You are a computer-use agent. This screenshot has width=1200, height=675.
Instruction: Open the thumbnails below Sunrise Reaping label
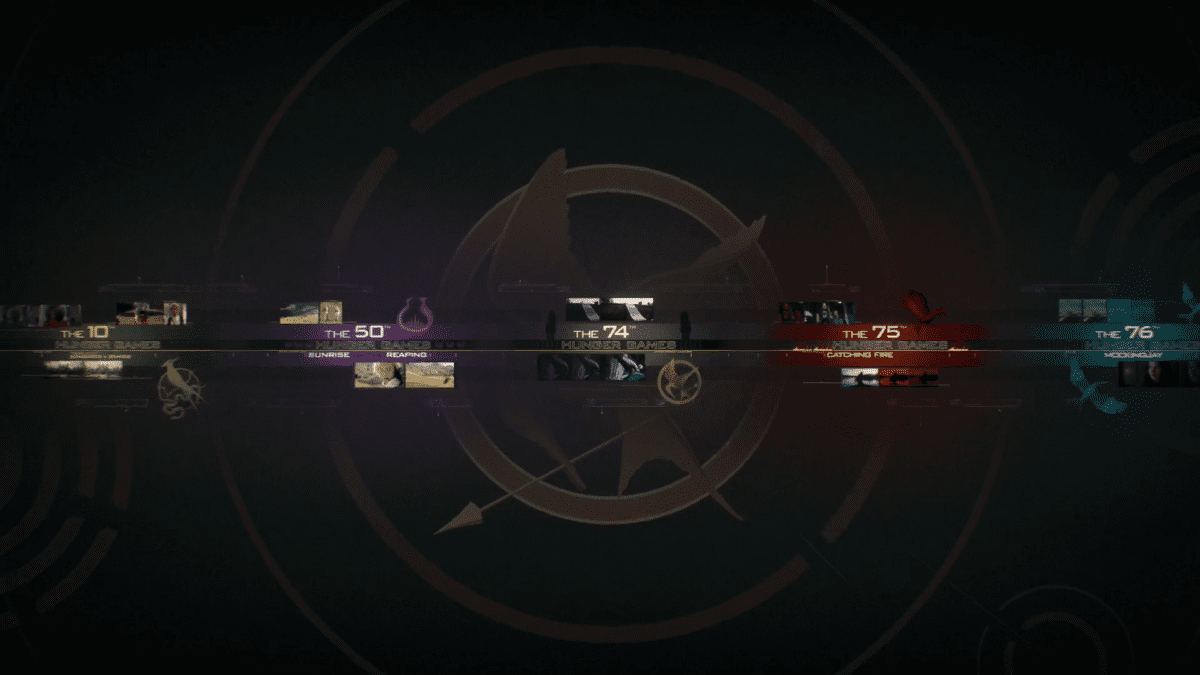[x=404, y=374]
